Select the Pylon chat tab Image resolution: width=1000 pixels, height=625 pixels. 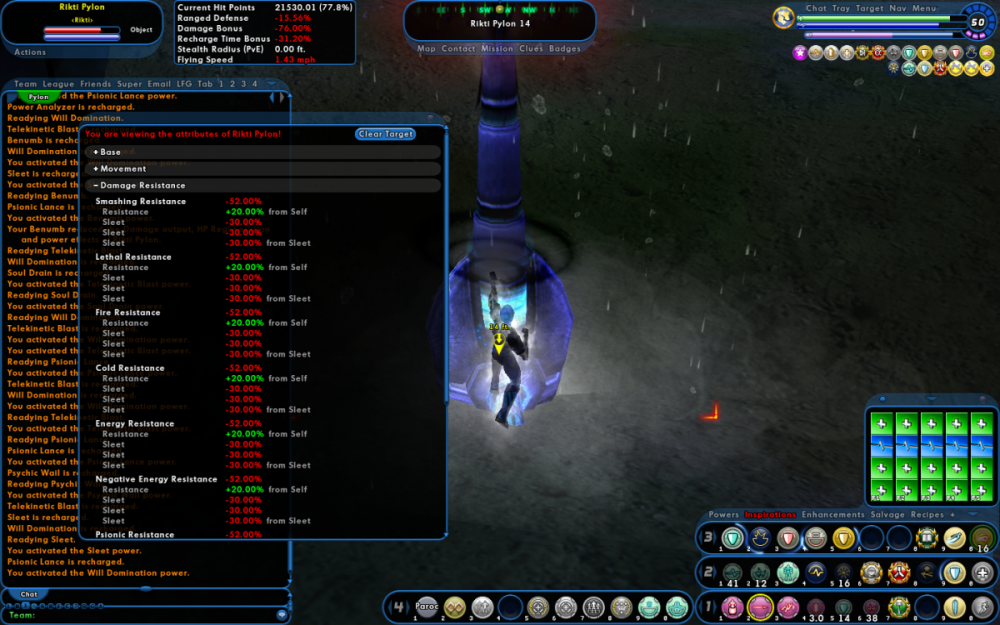coord(39,97)
